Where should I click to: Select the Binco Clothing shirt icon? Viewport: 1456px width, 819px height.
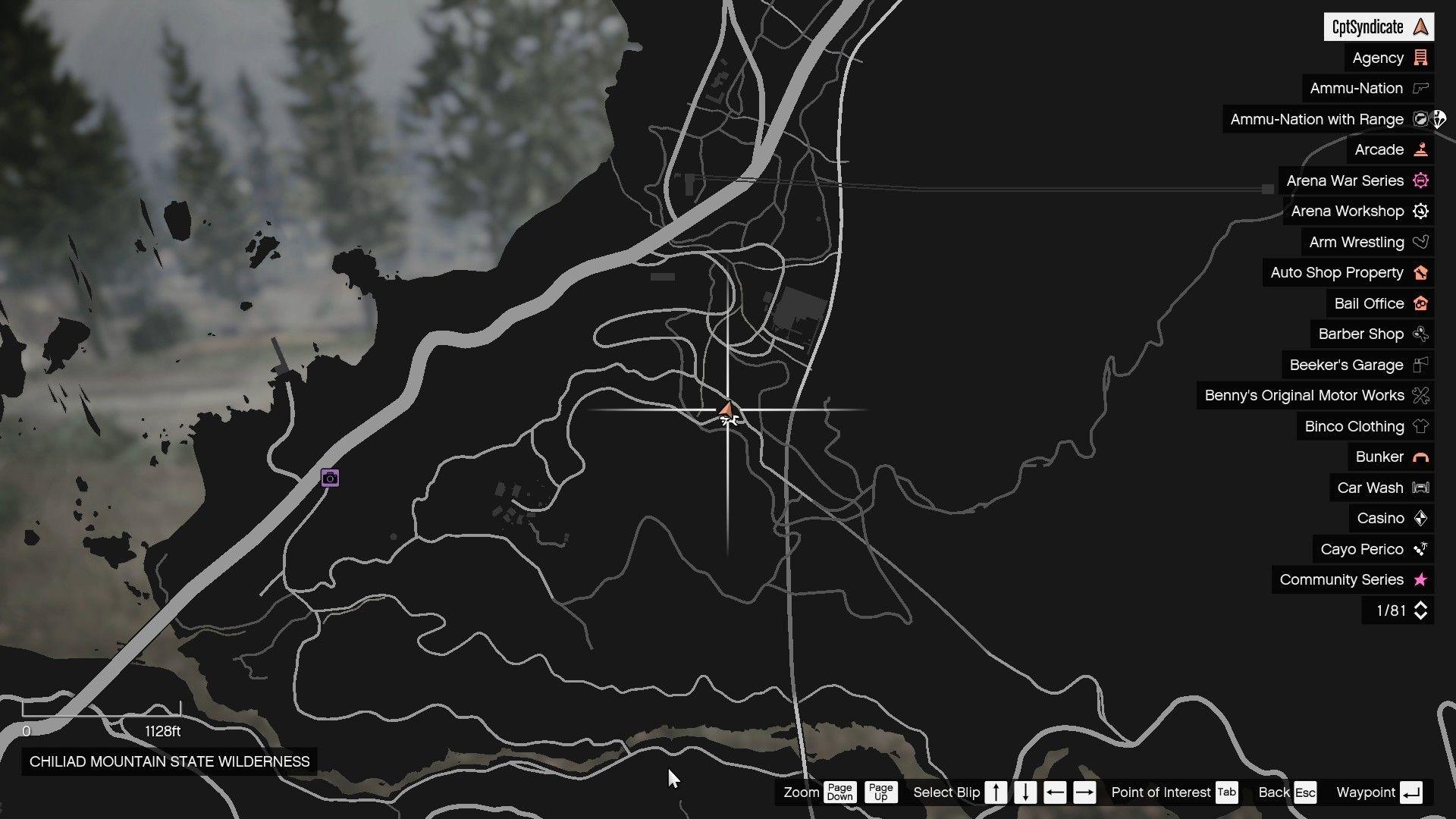(x=1422, y=426)
